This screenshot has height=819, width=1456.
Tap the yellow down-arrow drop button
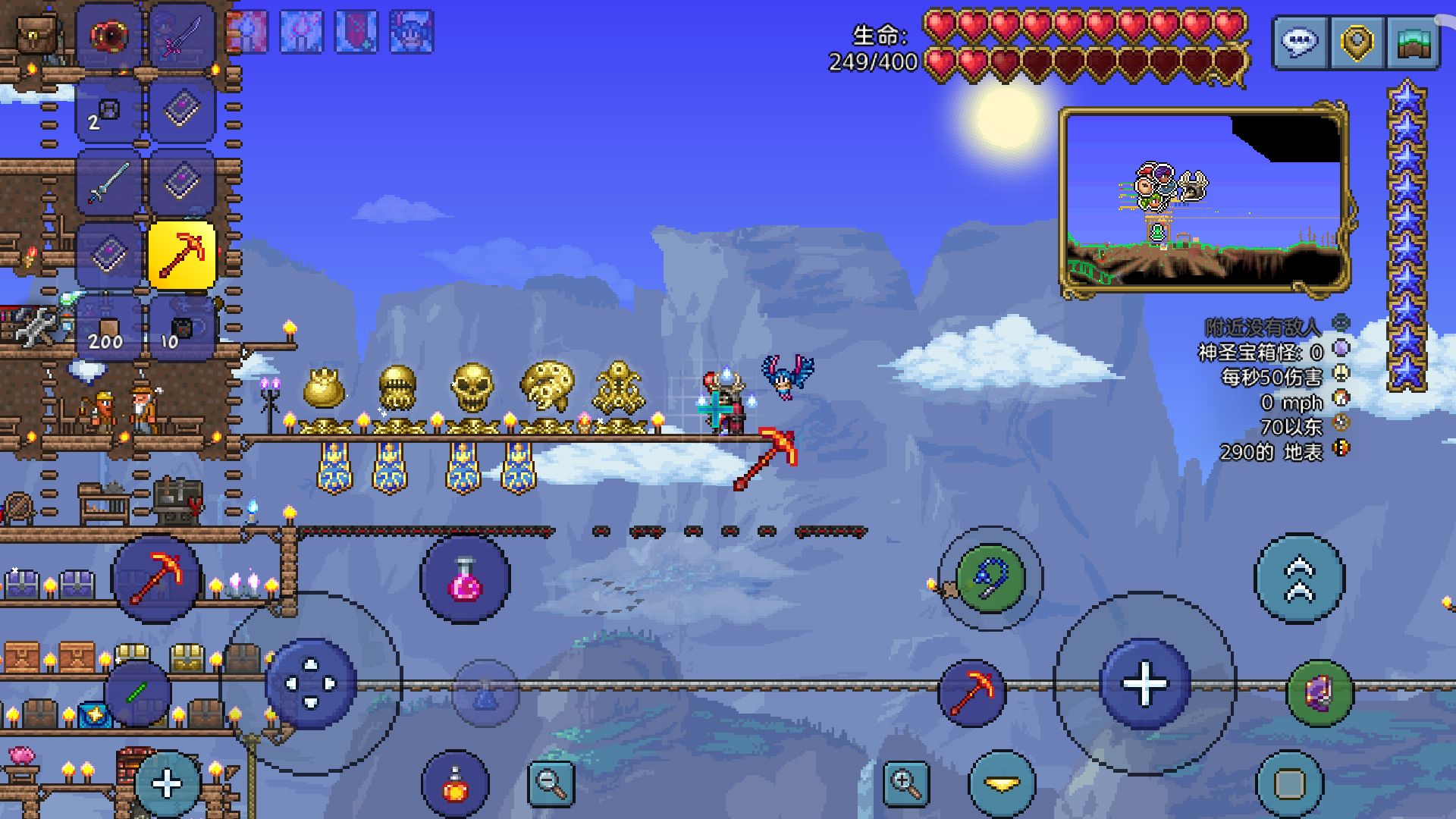click(x=1003, y=784)
